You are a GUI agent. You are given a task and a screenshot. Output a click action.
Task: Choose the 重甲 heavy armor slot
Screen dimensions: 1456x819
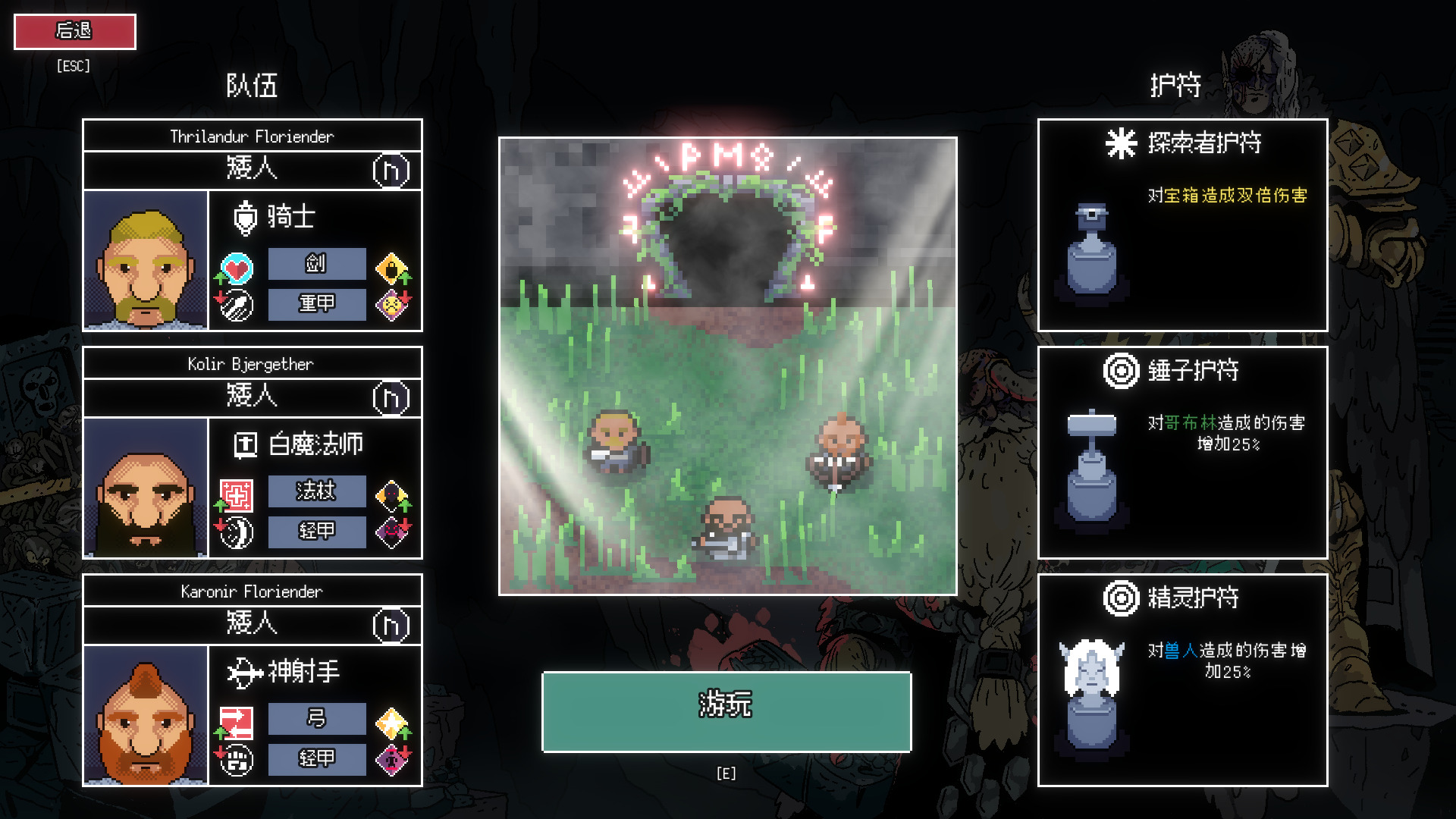pos(316,304)
